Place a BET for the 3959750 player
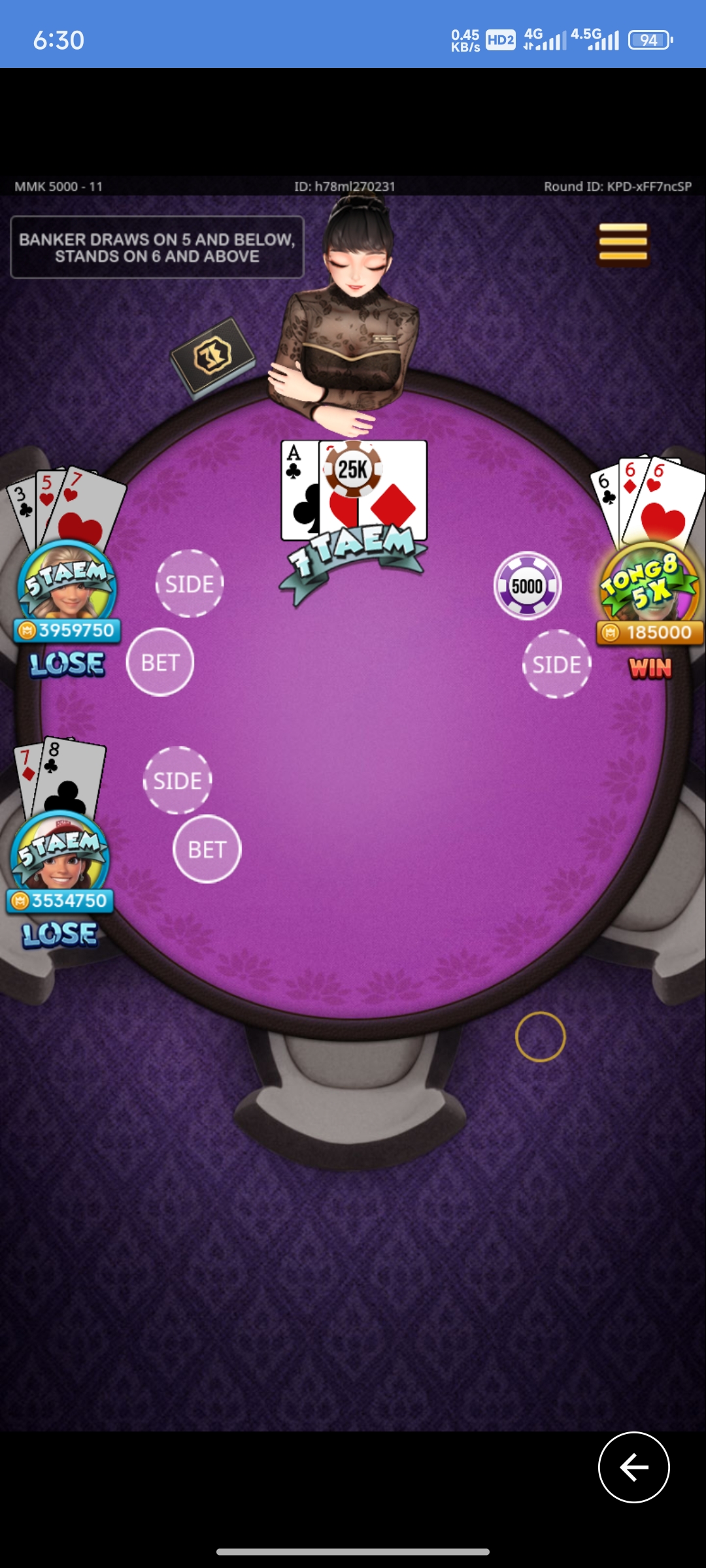Viewport: 706px width, 1568px height. point(160,662)
